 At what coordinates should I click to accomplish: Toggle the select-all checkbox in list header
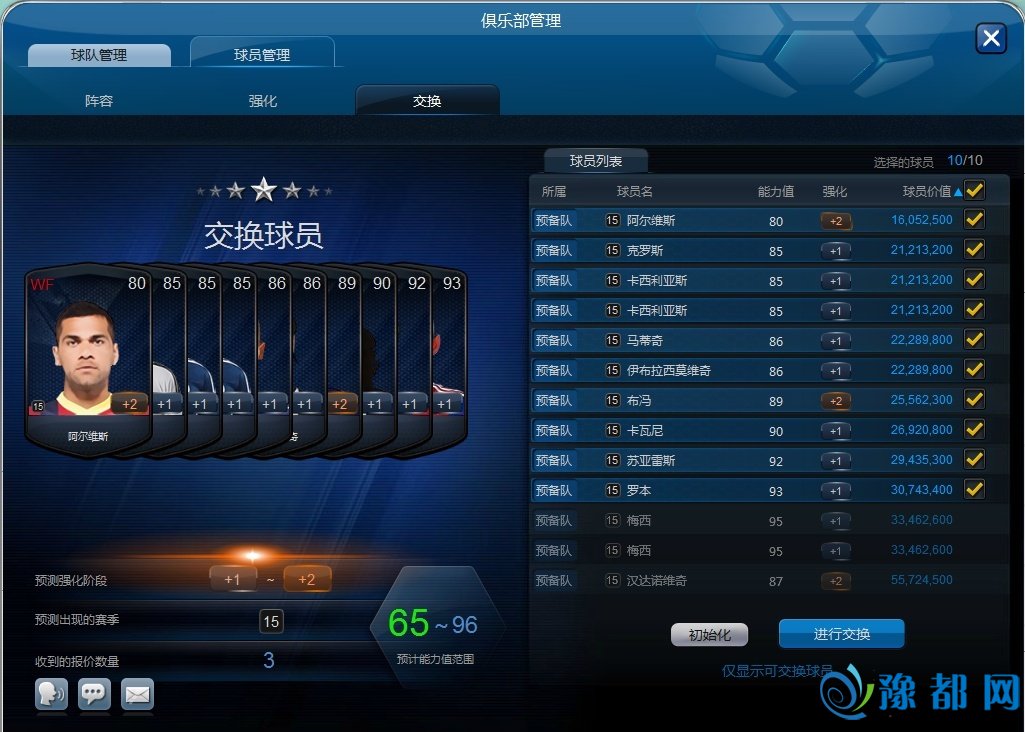click(974, 190)
